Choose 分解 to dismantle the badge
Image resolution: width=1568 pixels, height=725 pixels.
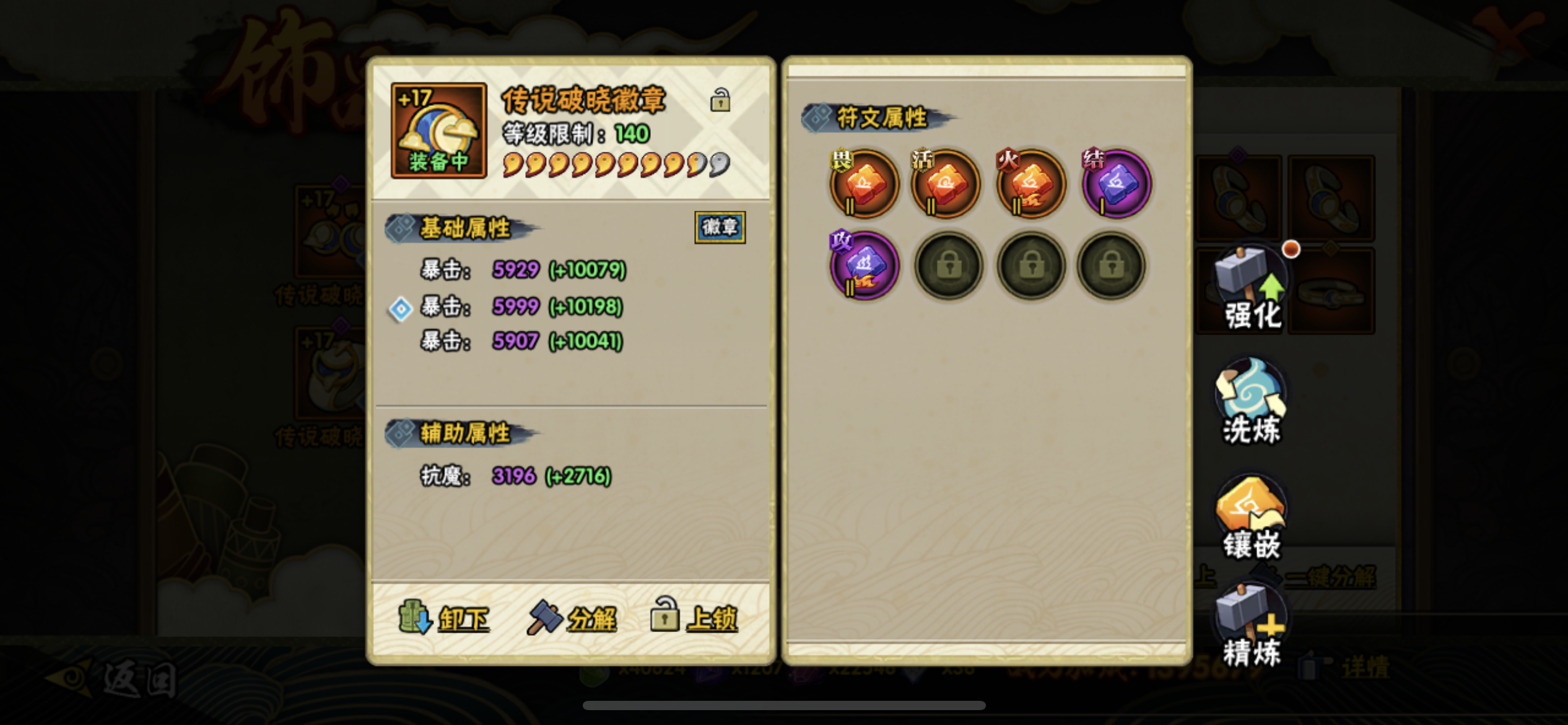coord(572,617)
